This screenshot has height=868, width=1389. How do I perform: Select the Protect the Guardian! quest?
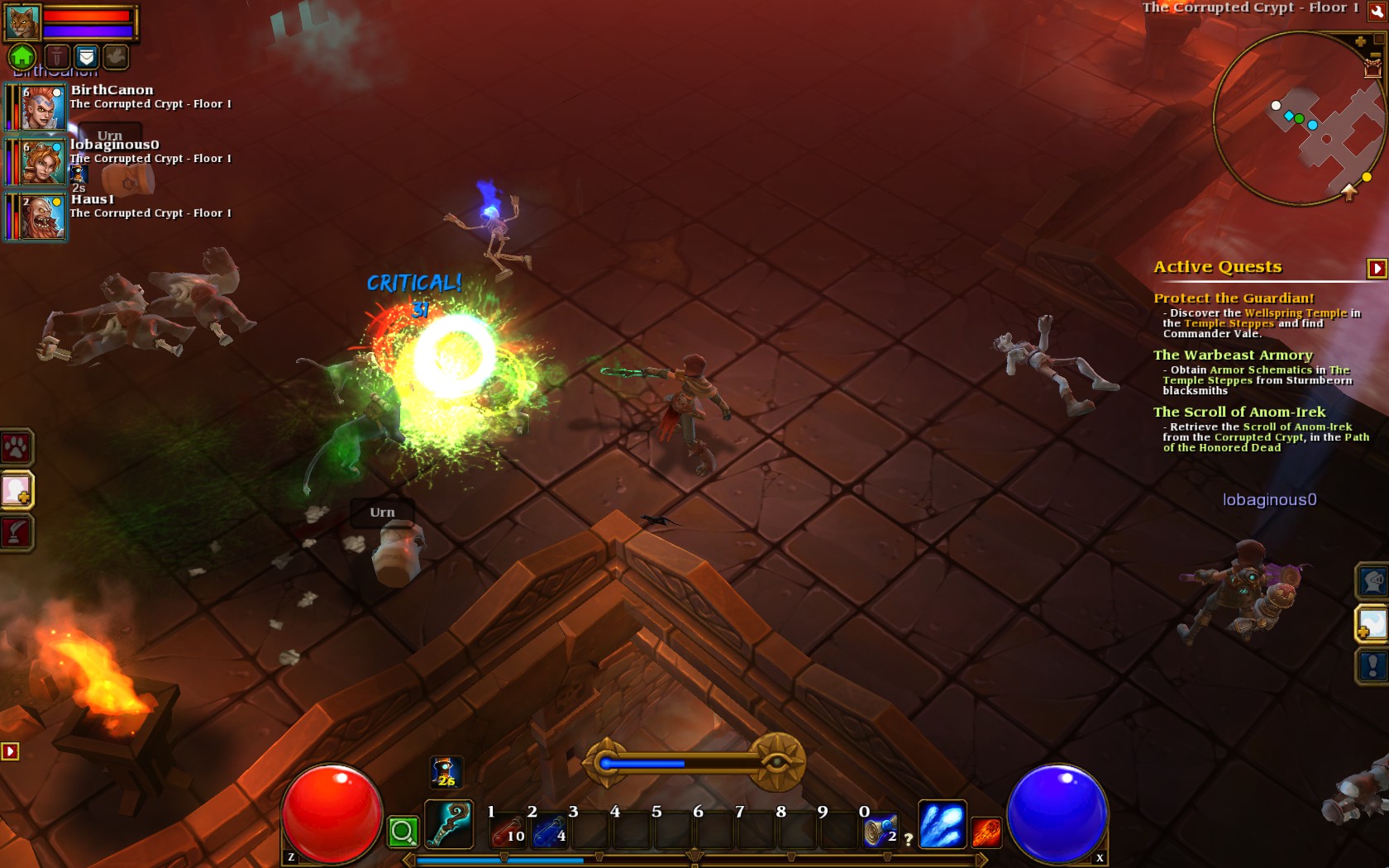tap(1234, 298)
